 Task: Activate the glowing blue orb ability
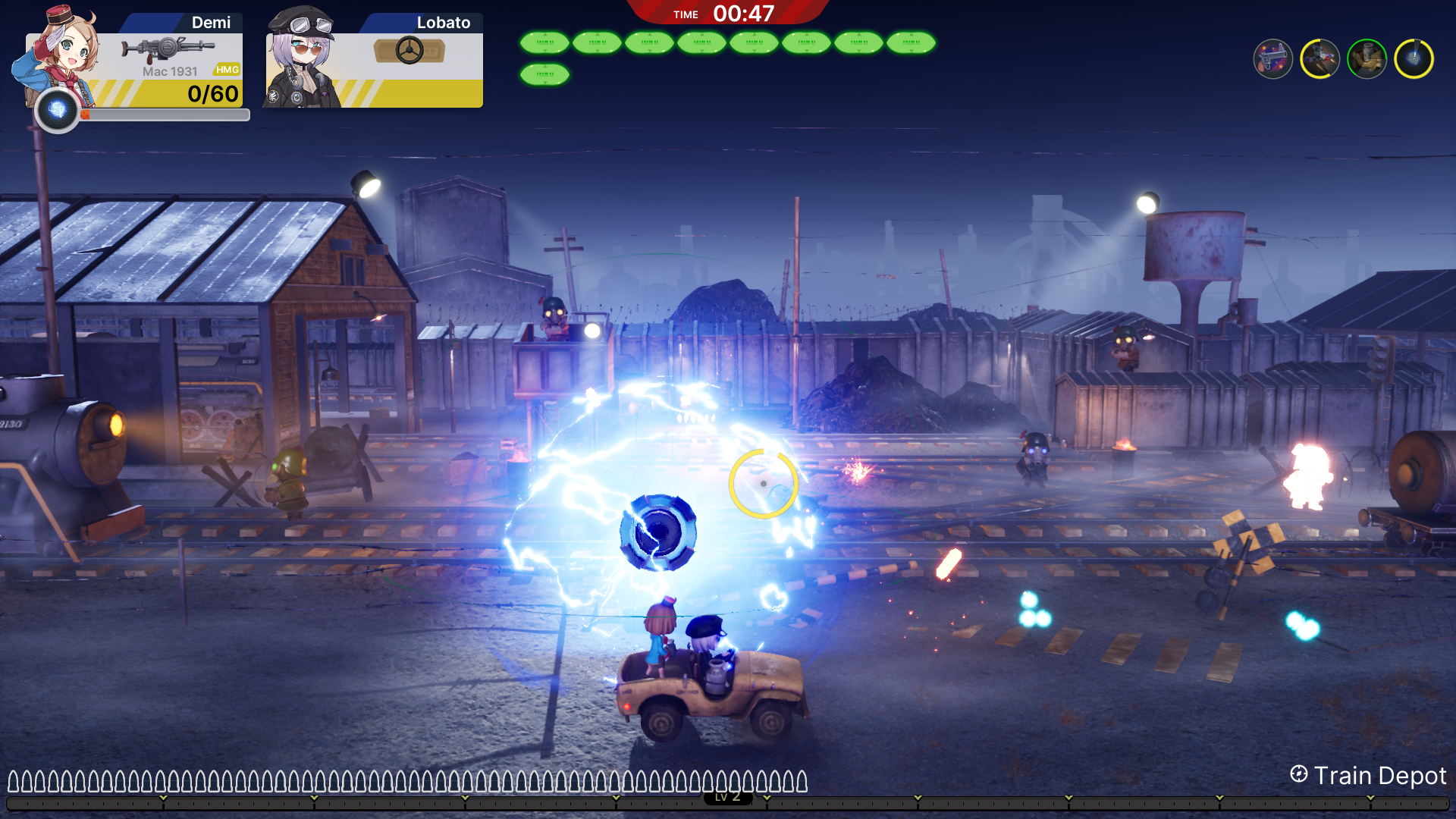(1414, 59)
